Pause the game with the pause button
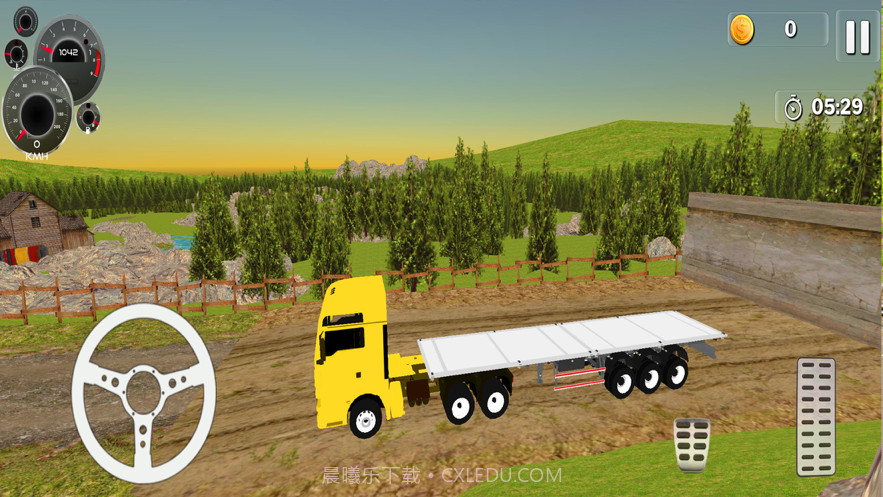Viewport: 883px width, 497px height. pos(857,37)
